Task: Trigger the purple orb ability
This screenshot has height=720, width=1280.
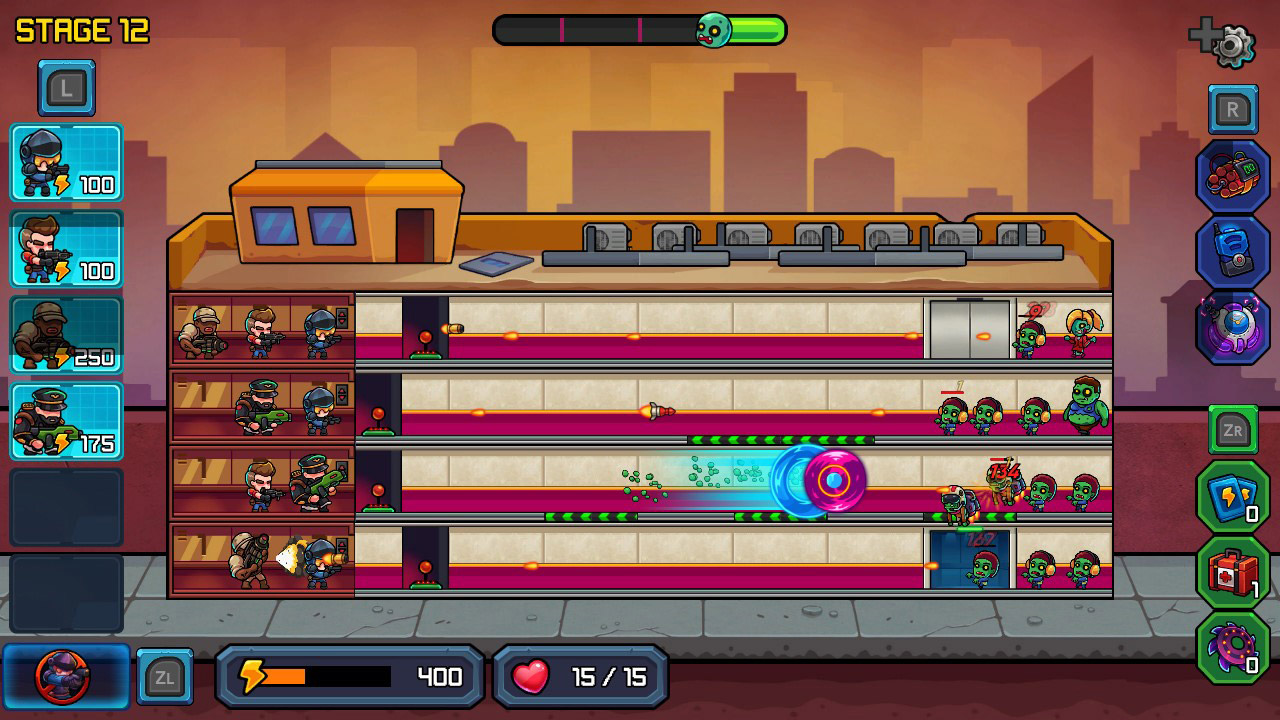Action: [x=1233, y=327]
